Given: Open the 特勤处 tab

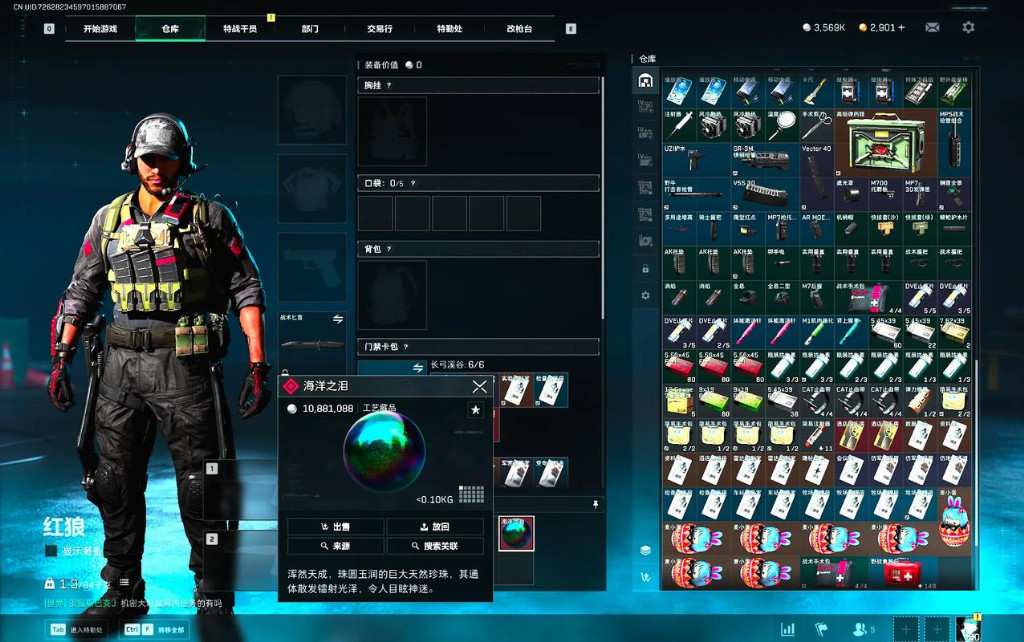Looking at the screenshot, I should point(450,29).
